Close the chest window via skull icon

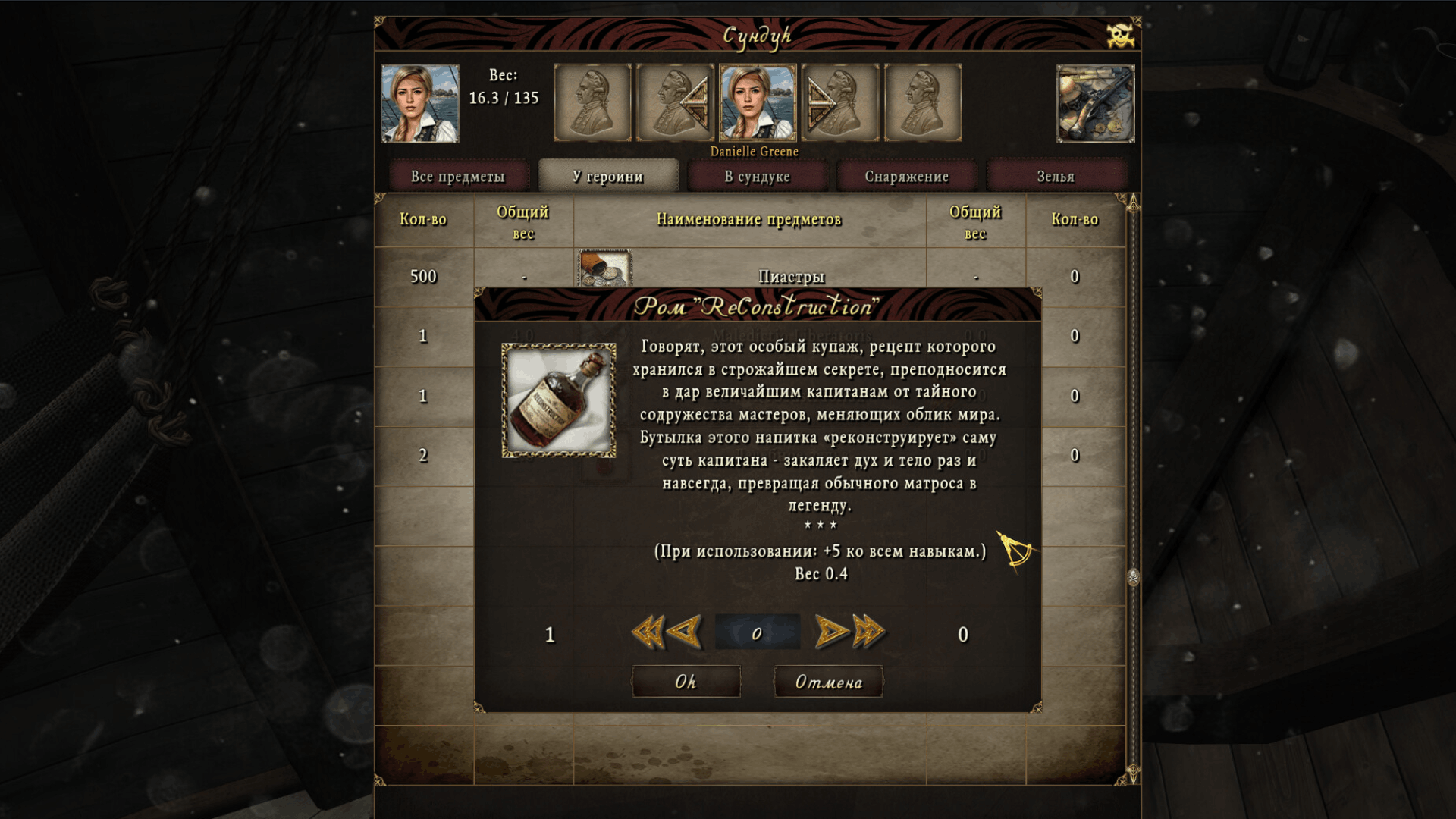1119,36
